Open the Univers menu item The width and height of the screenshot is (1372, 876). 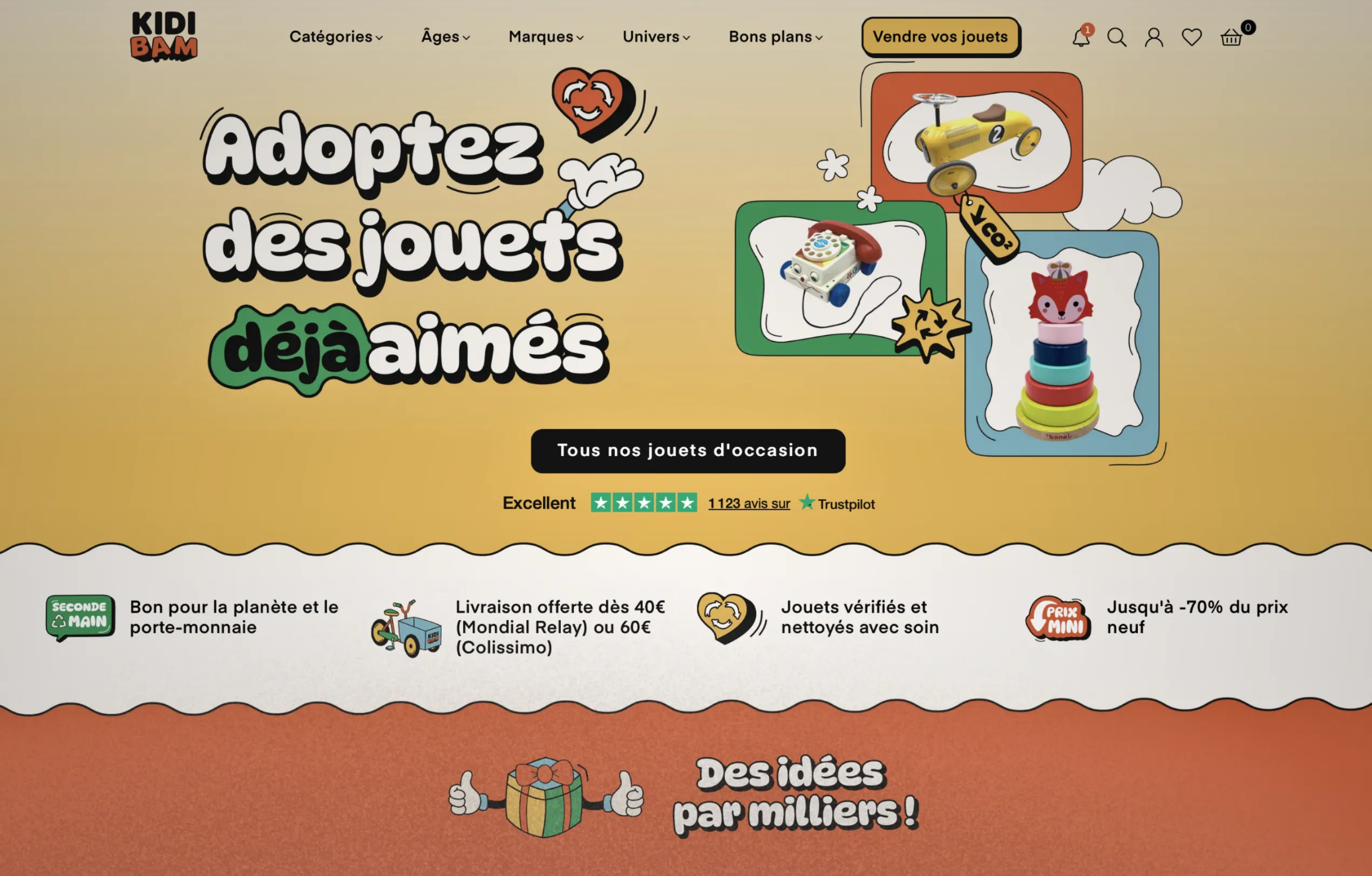click(655, 37)
